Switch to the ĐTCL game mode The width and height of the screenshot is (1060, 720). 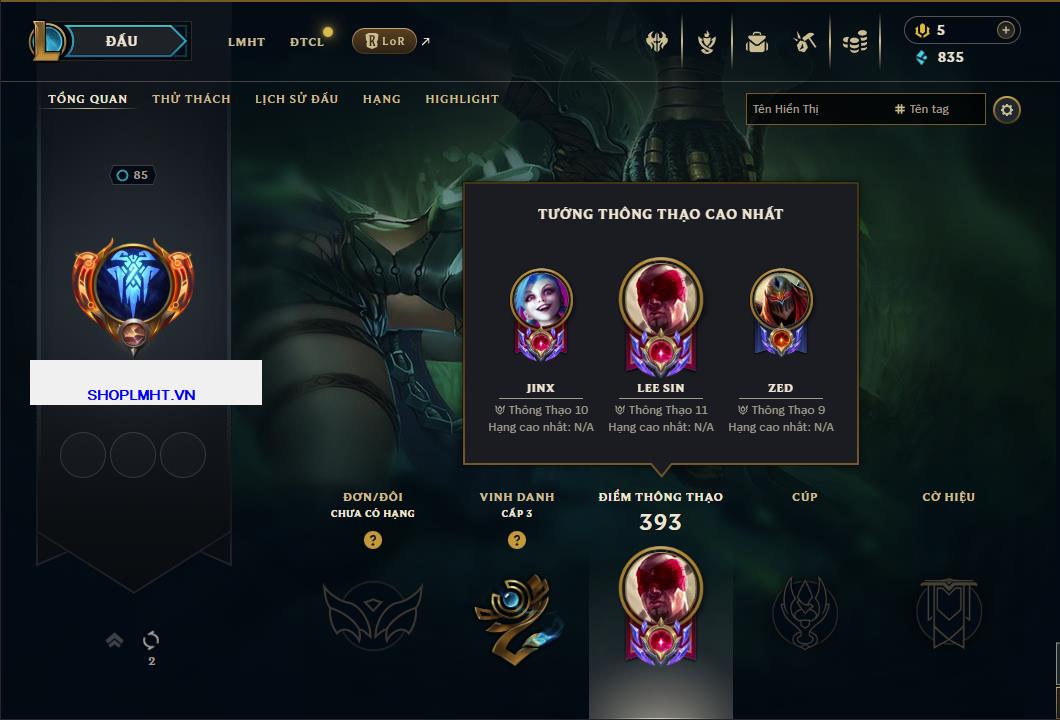307,42
